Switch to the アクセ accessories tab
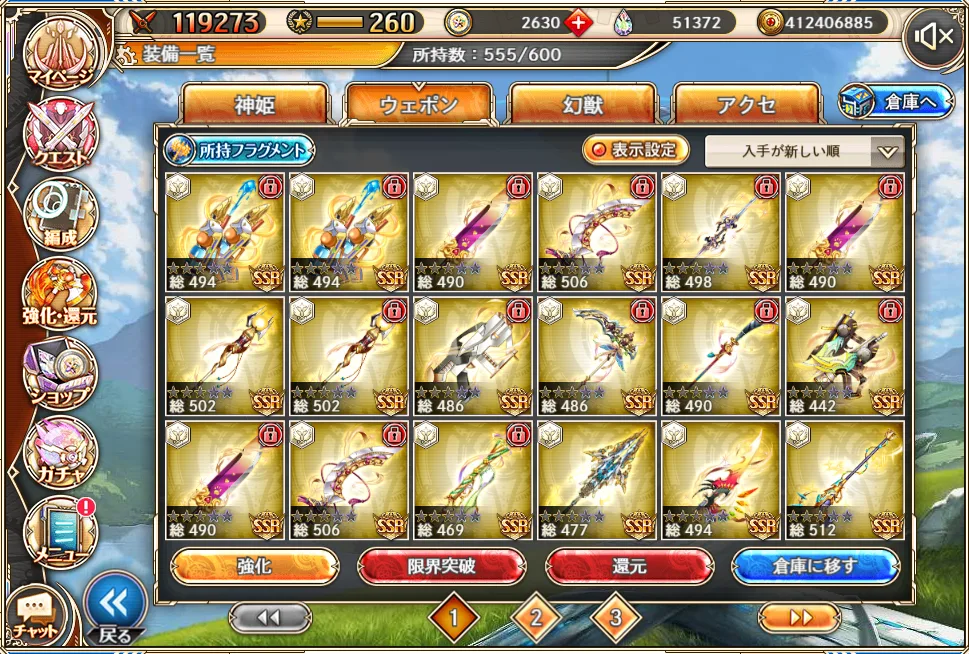Screen dimensions: 969x654 746,105
